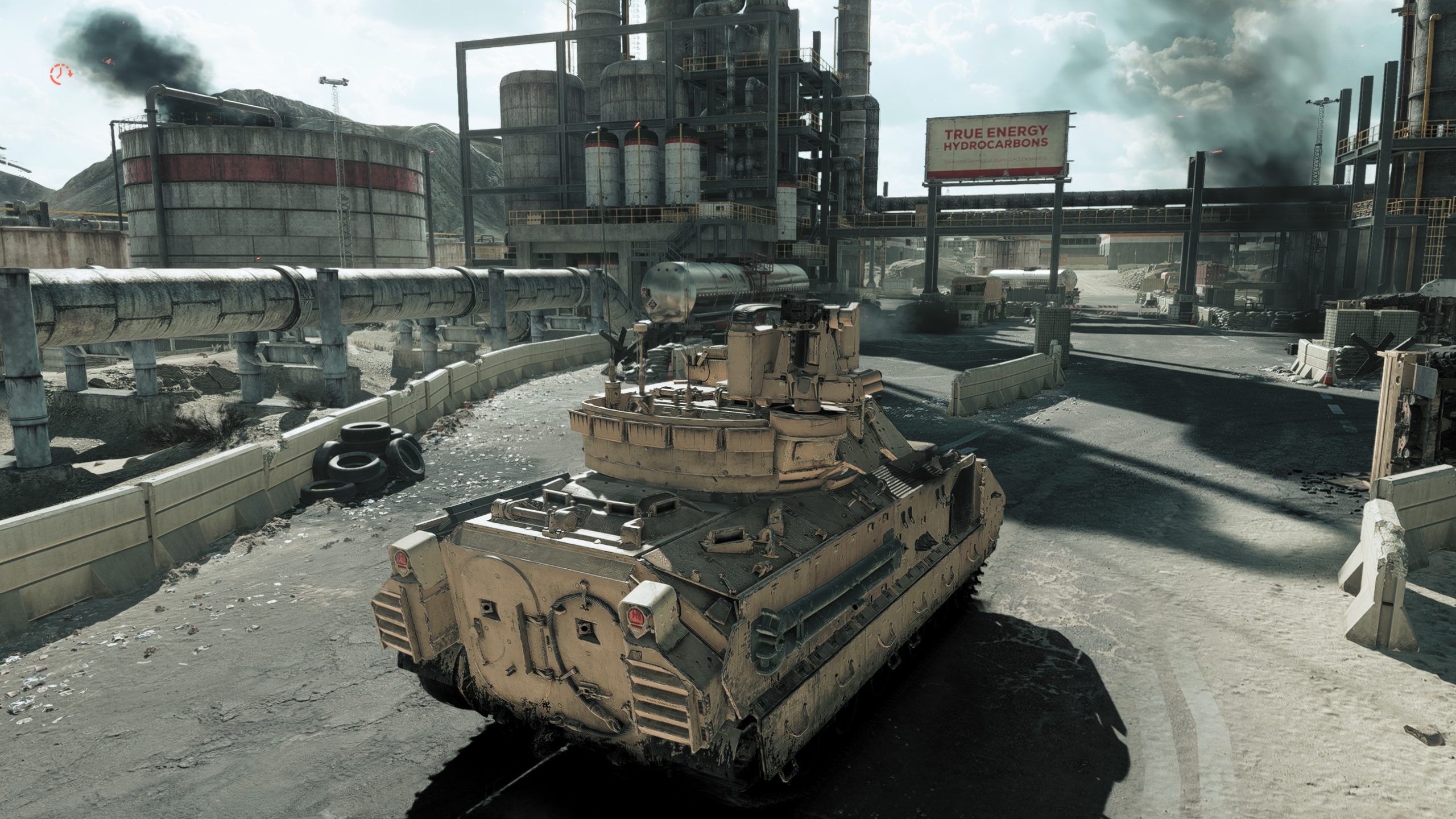Click the red clock warning icon
This screenshot has width=1456, height=819.
pyautogui.click(x=60, y=73)
